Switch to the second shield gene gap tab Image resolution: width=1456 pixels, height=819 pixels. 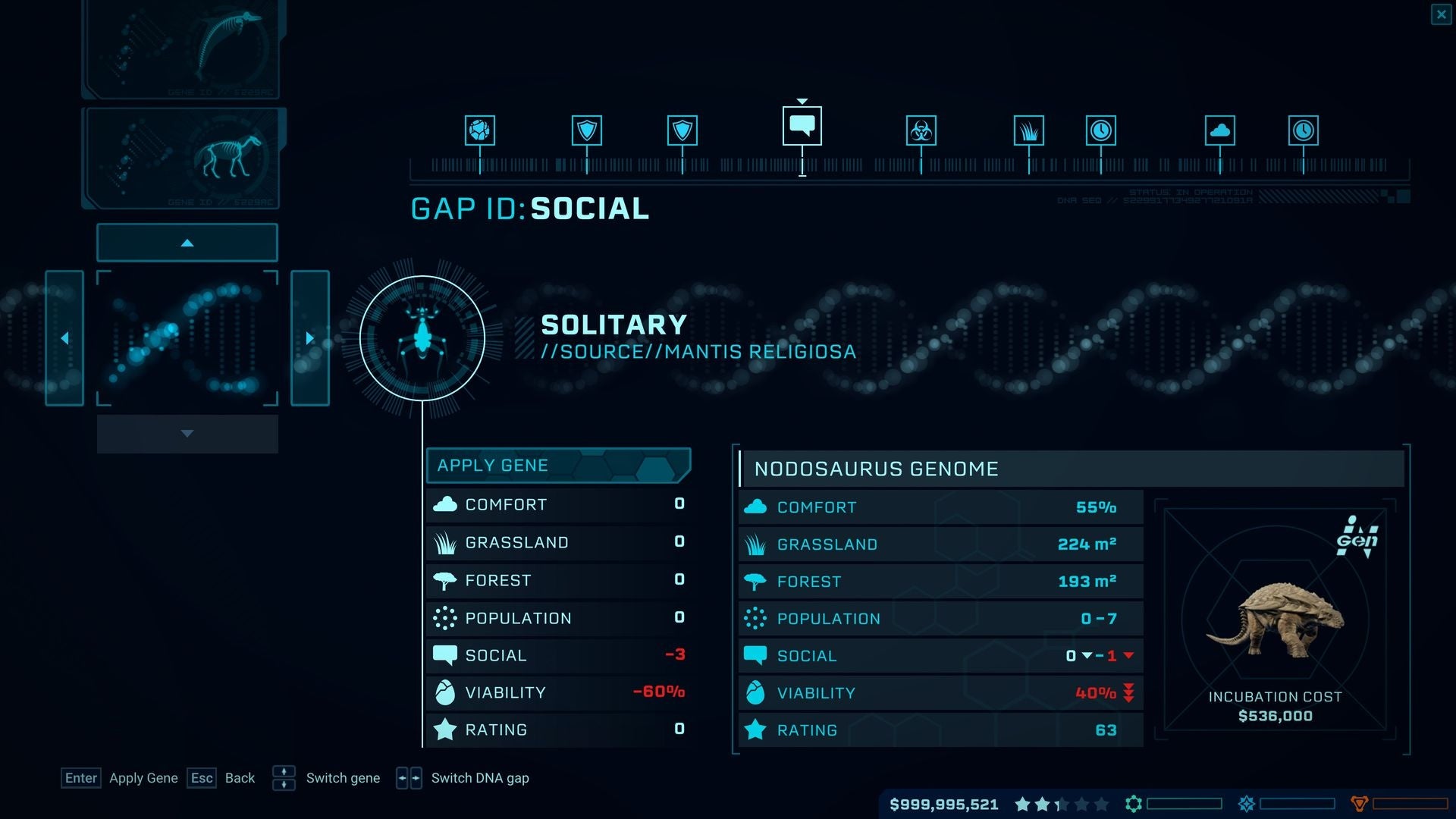[x=682, y=130]
